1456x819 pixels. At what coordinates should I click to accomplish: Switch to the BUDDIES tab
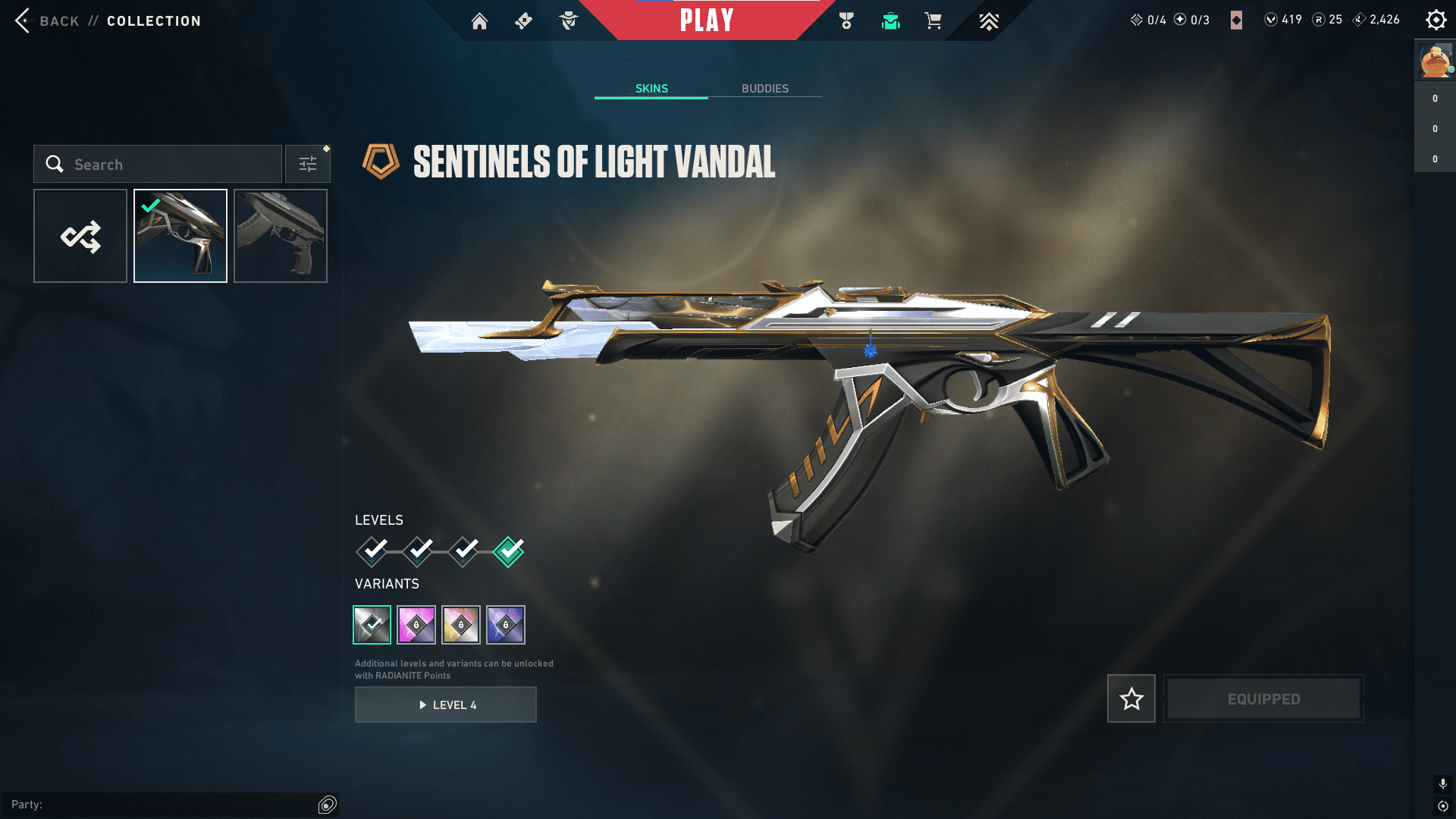pyautogui.click(x=765, y=88)
